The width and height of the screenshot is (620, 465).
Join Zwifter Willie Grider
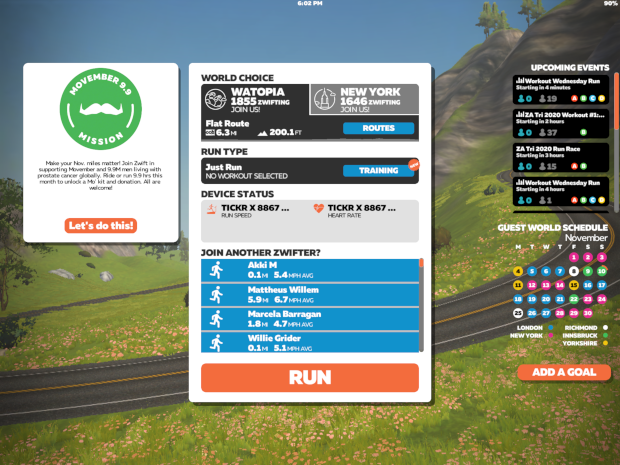tap(311, 342)
